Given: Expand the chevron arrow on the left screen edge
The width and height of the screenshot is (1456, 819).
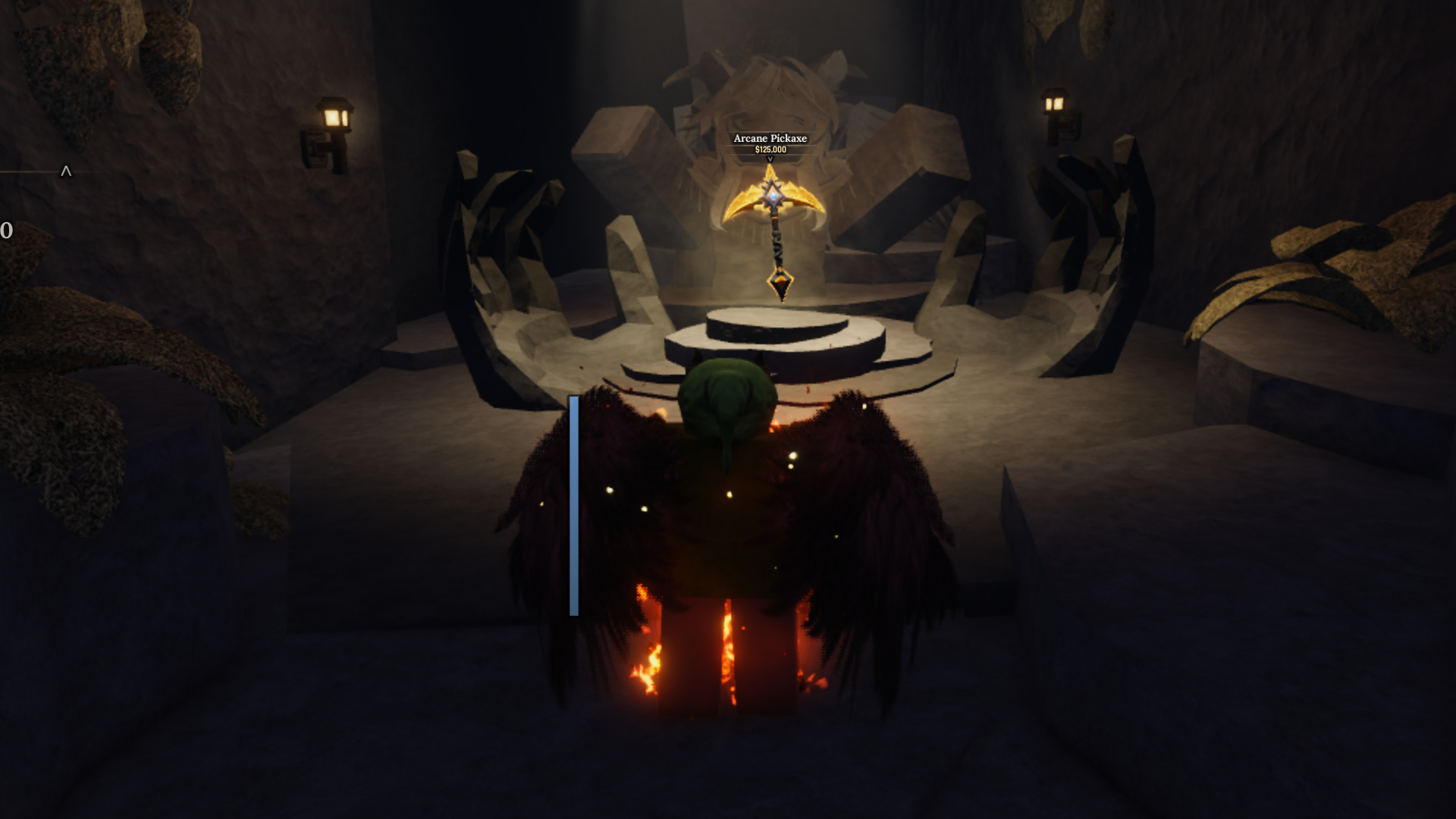Looking at the screenshot, I should [65, 171].
